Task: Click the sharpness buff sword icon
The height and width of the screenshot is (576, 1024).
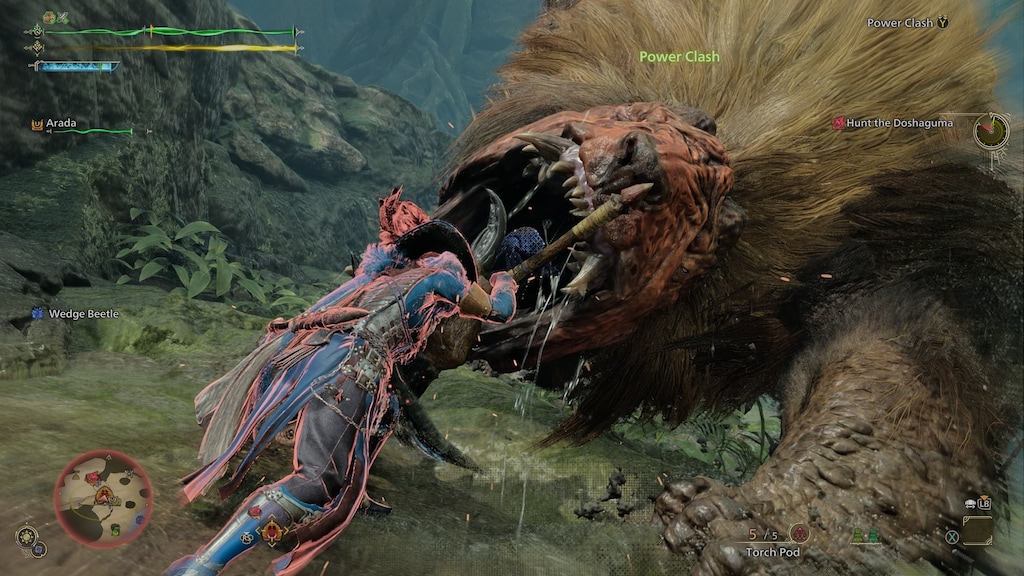Action: tap(61, 18)
